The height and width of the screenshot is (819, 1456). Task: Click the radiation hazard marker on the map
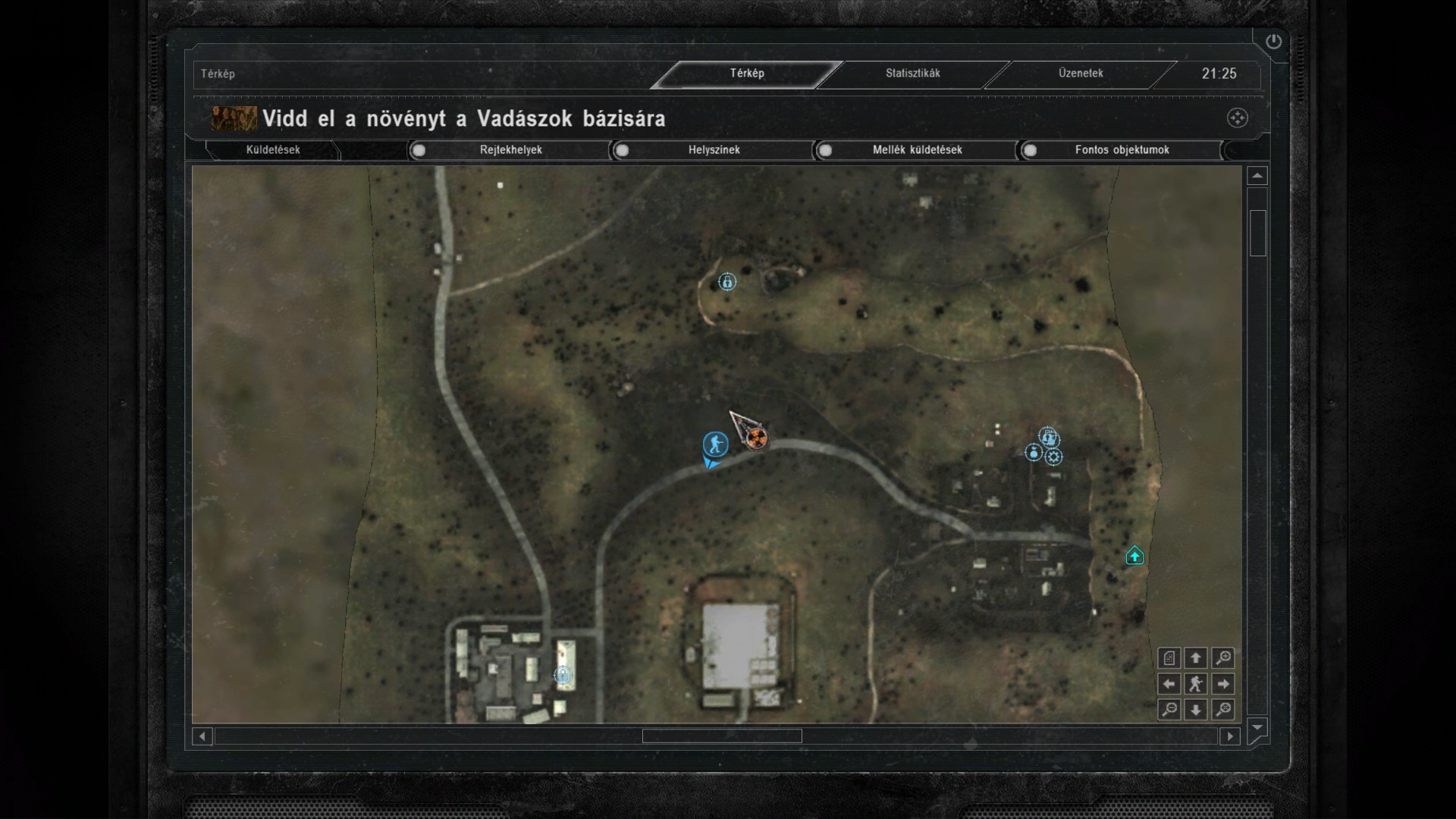click(756, 438)
